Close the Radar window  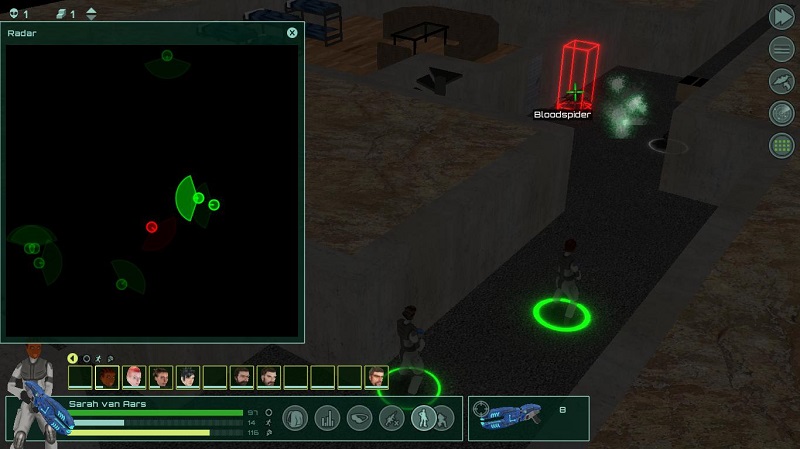292,33
